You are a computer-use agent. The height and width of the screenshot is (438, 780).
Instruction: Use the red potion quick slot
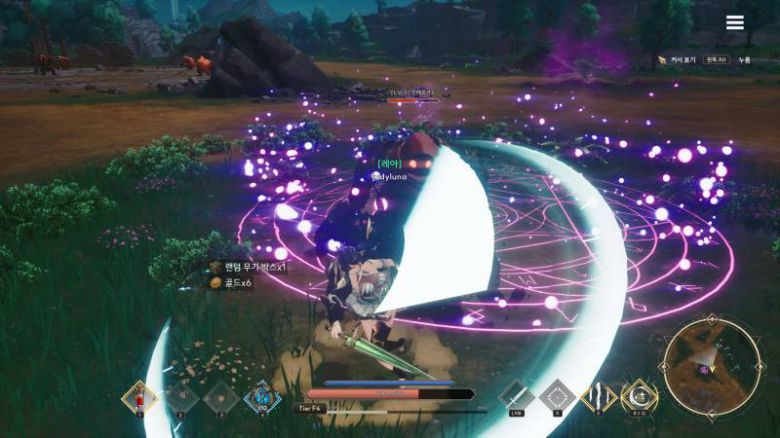tap(139, 397)
